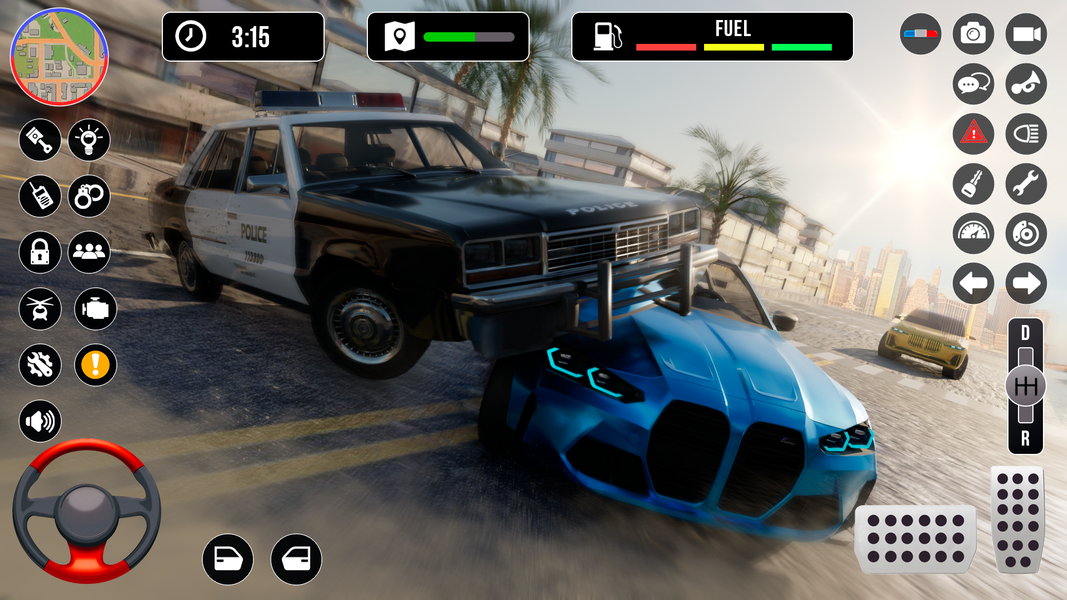The height and width of the screenshot is (600, 1067).
Task: Mute sound with the speaker icon
Action: pos(40,421)
